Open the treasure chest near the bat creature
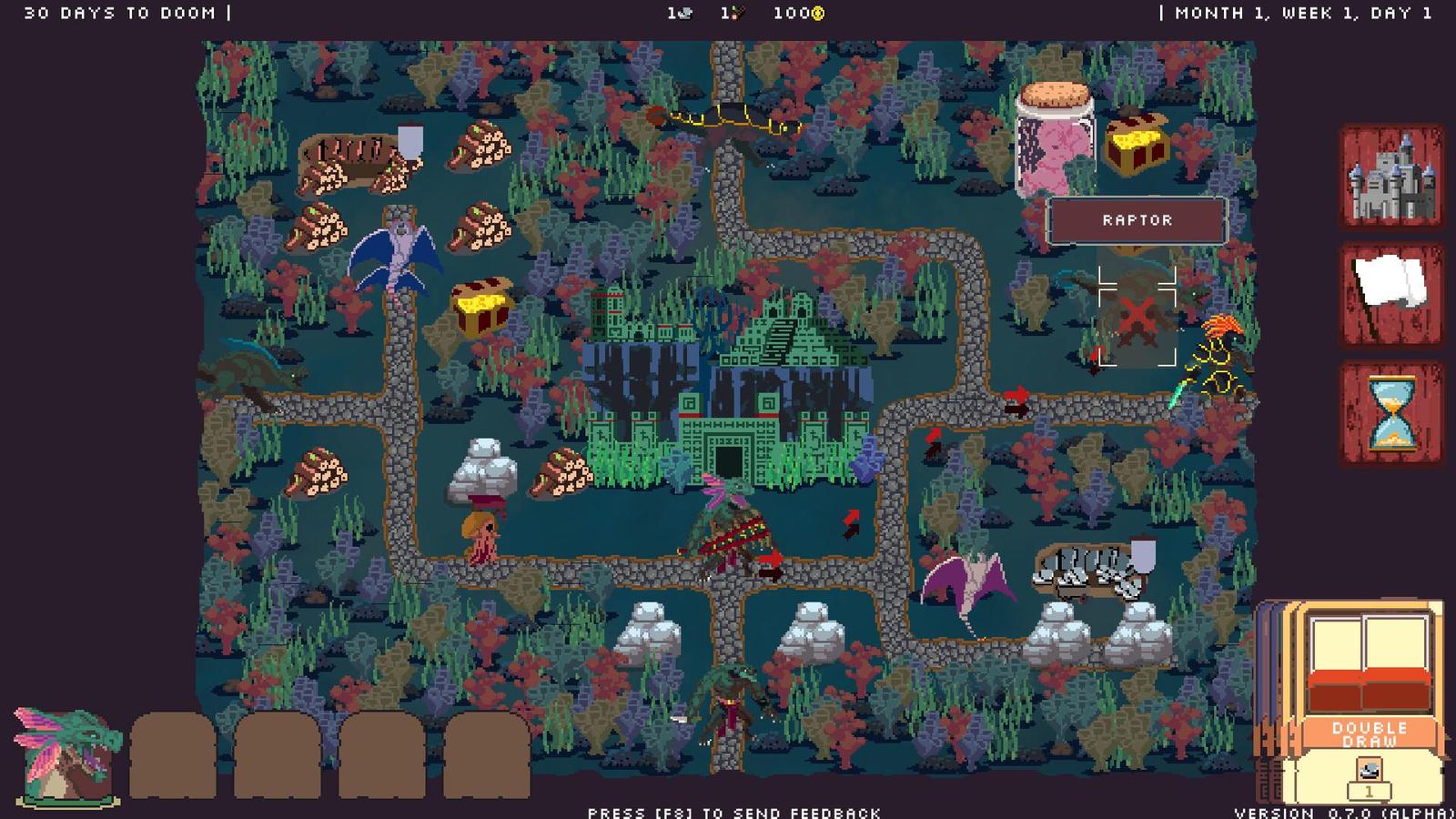This screenshot has height=819, width=1456. pyautogui.click(x=477, y=305)
